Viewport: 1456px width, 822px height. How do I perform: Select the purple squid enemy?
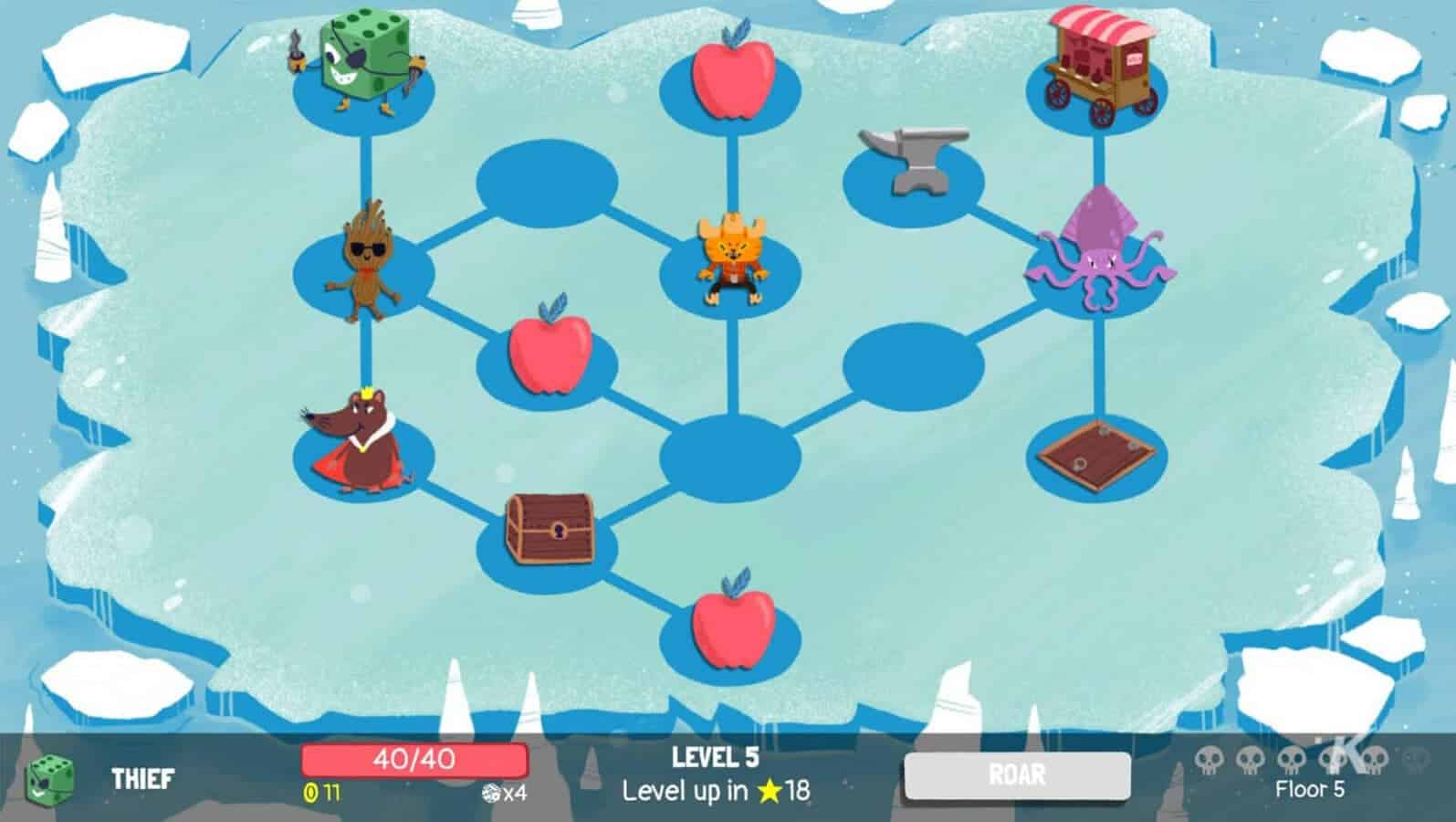coord(1100,247)
